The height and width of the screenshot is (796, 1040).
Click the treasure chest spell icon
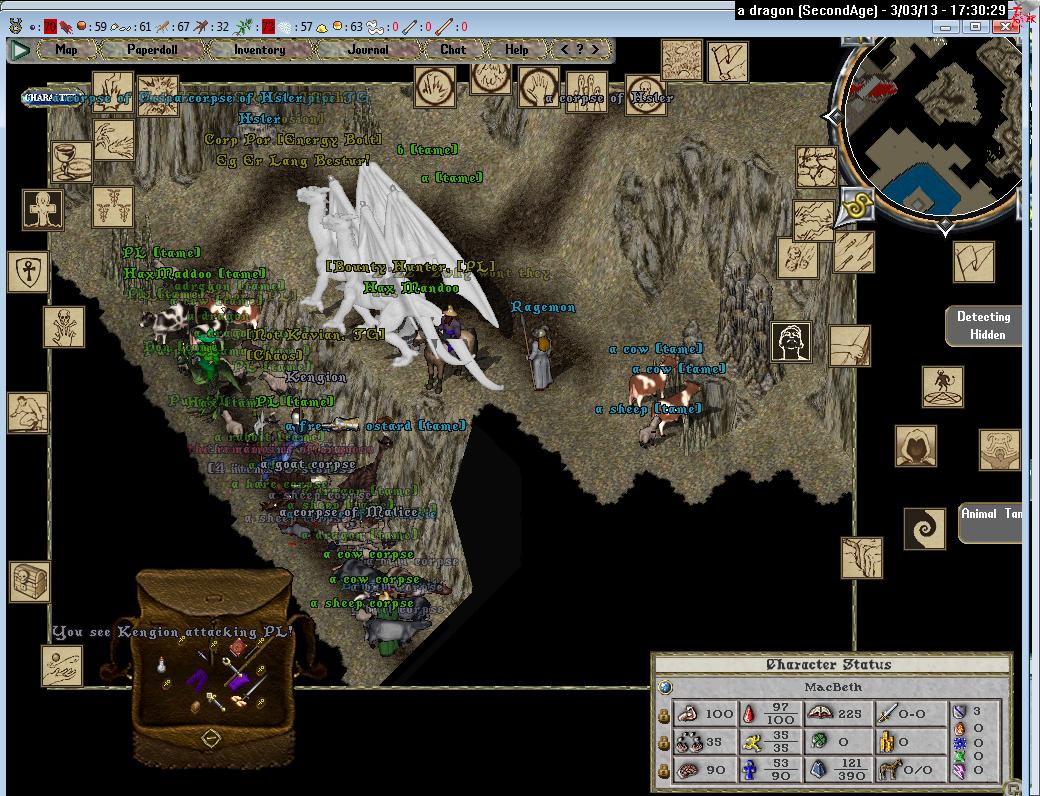[x=30, y=582]
